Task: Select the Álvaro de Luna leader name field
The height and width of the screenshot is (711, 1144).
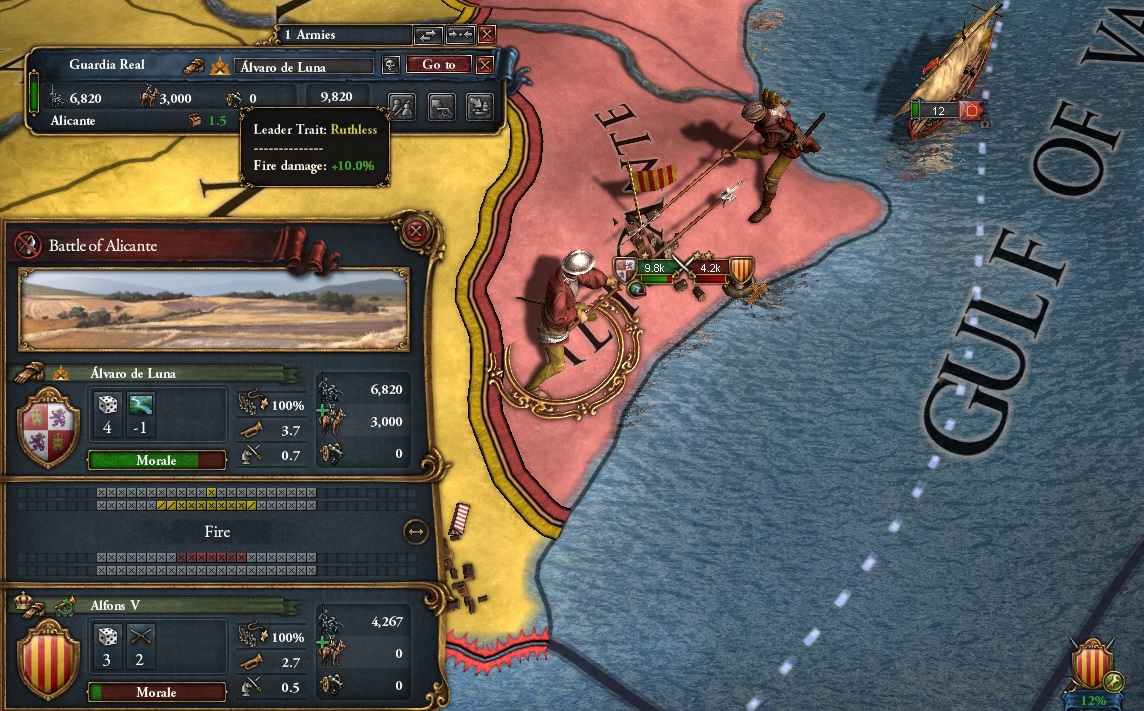Action: point(304,67)
